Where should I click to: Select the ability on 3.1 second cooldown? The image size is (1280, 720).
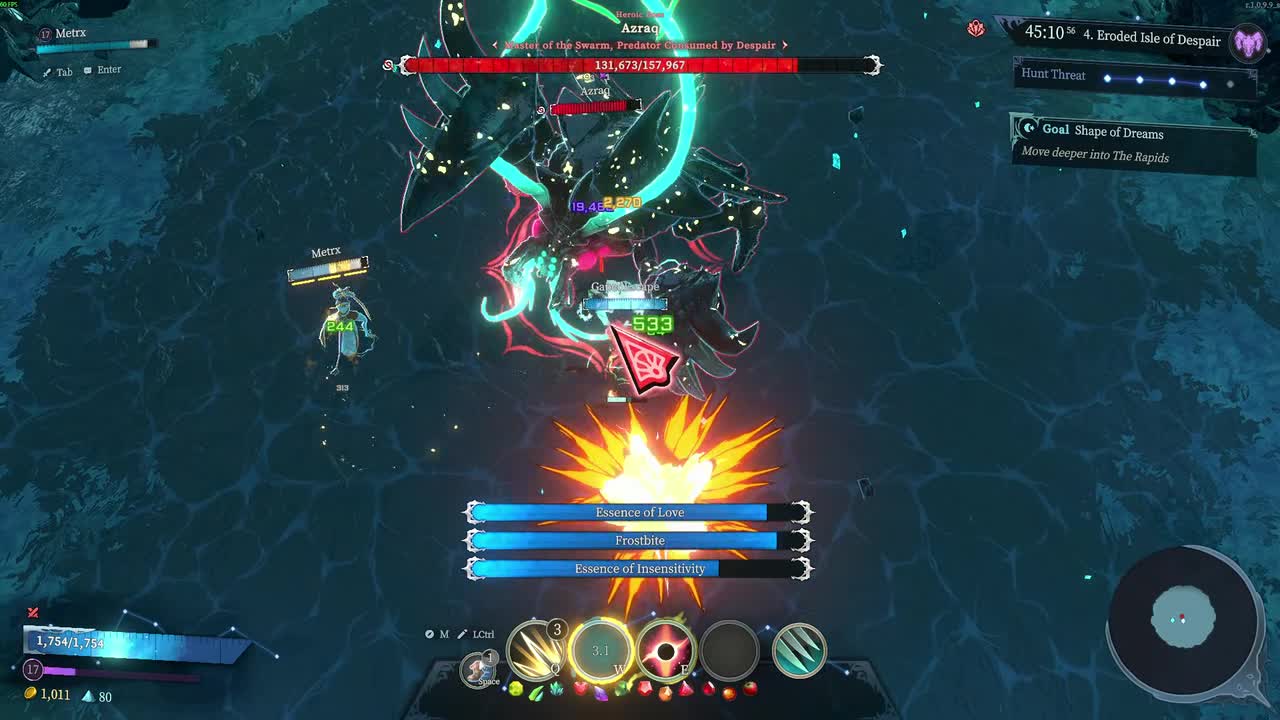tap(600, 651)
